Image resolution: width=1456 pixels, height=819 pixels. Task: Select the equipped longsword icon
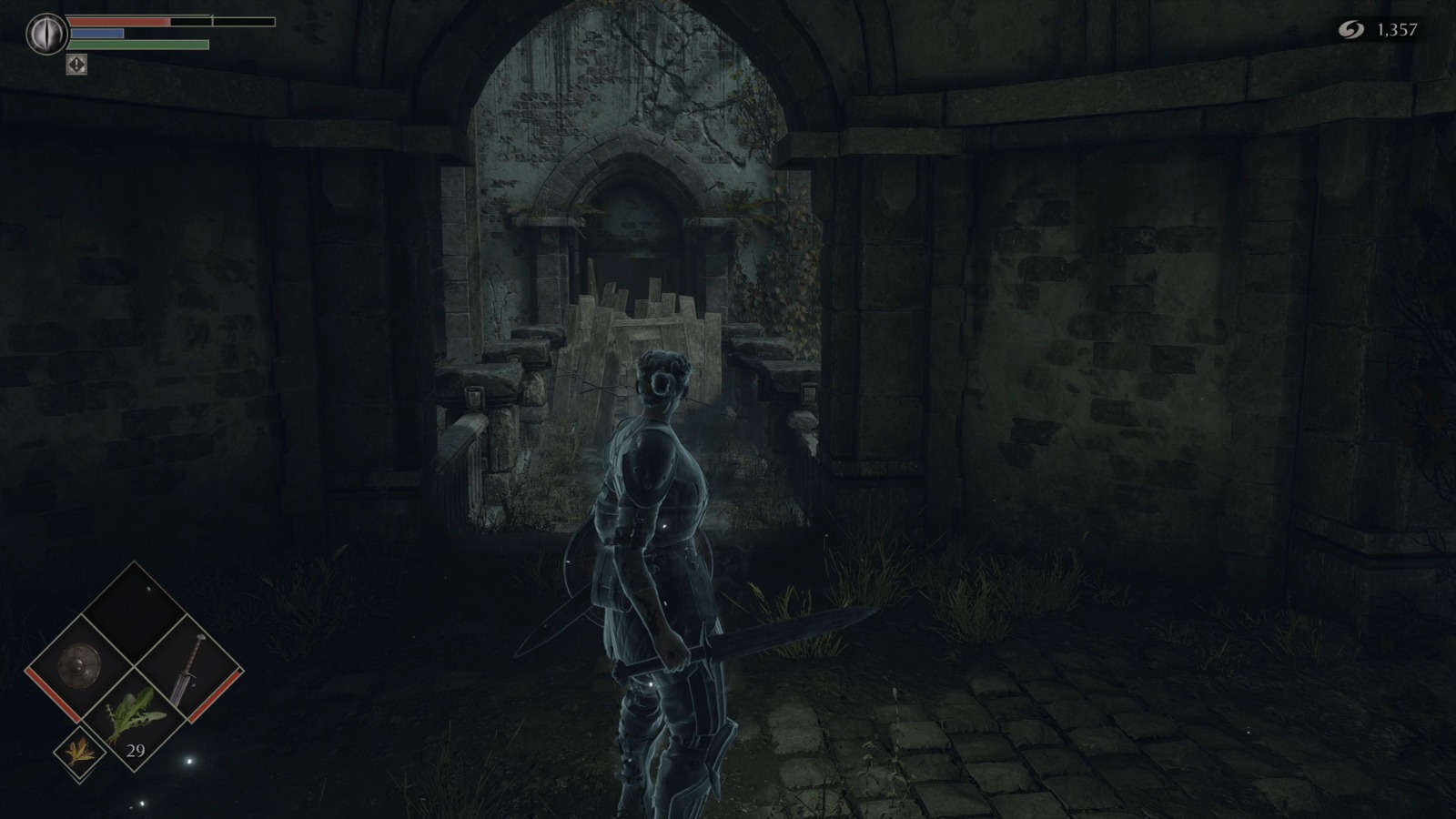[190, 668]
